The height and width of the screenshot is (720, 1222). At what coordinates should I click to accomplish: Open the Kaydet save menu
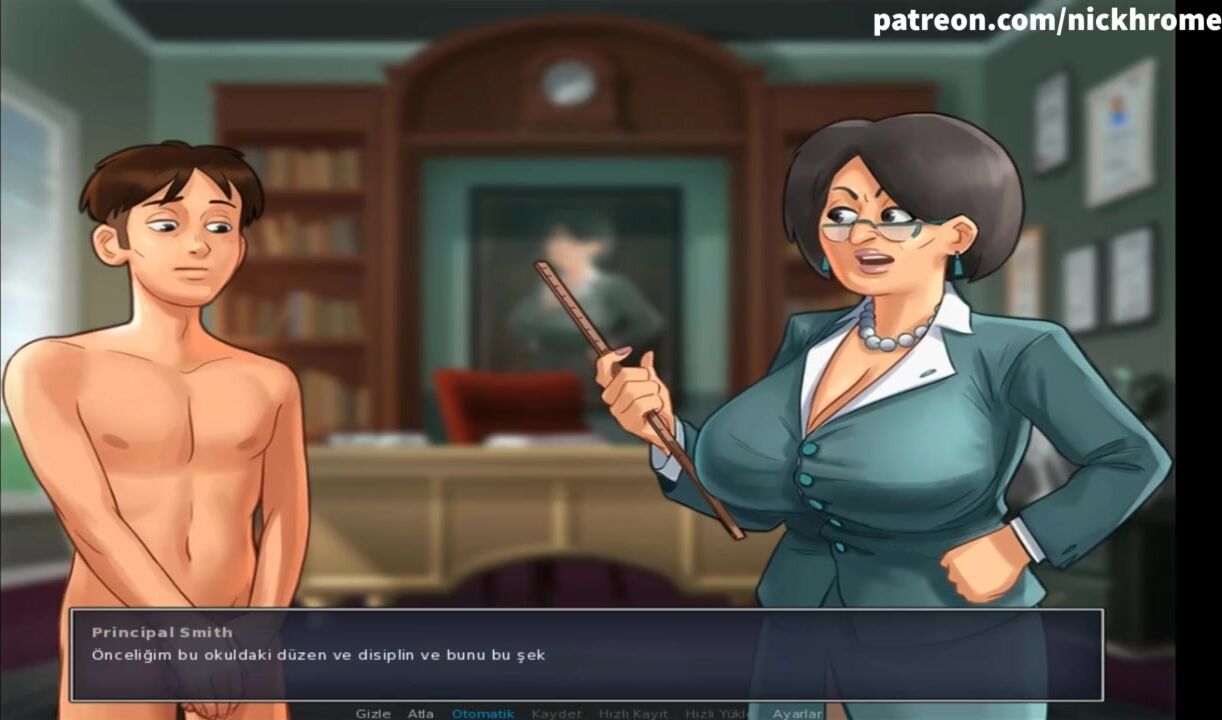(556, 713)
